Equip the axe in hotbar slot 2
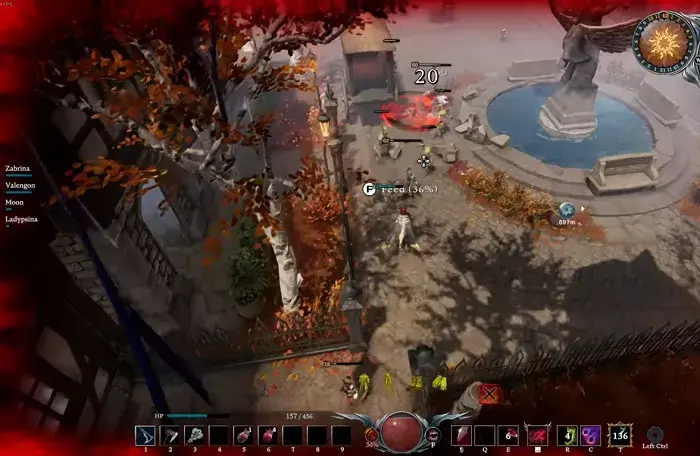 [x=170, y=435]
